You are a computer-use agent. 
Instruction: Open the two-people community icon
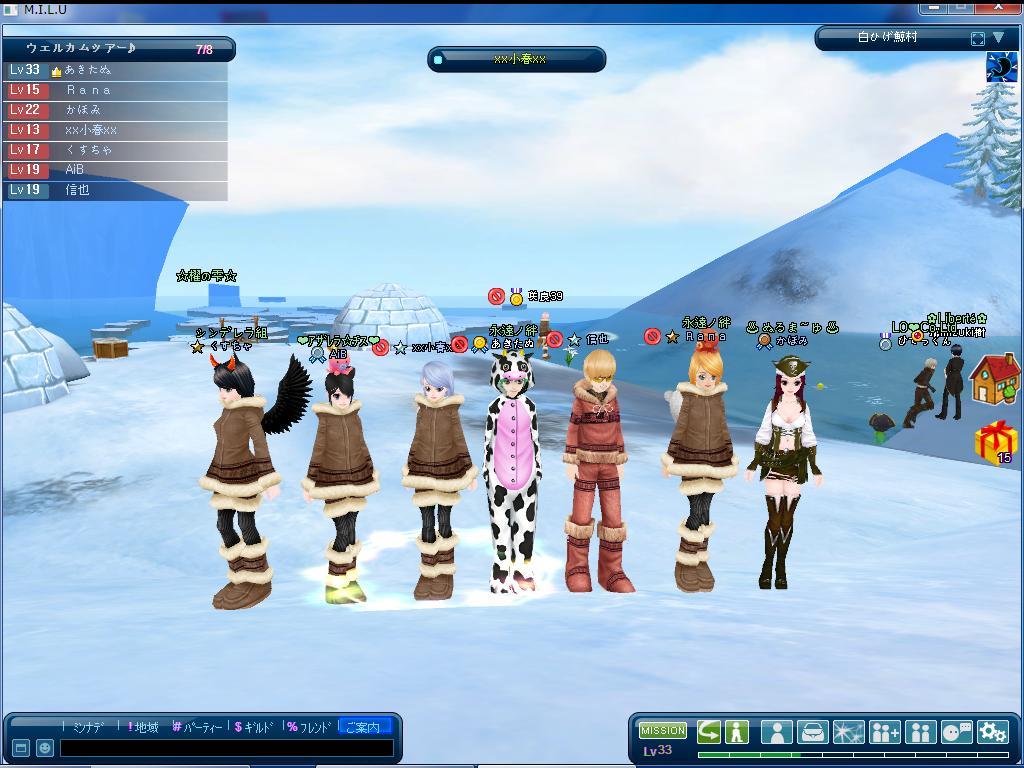[921, 732]
